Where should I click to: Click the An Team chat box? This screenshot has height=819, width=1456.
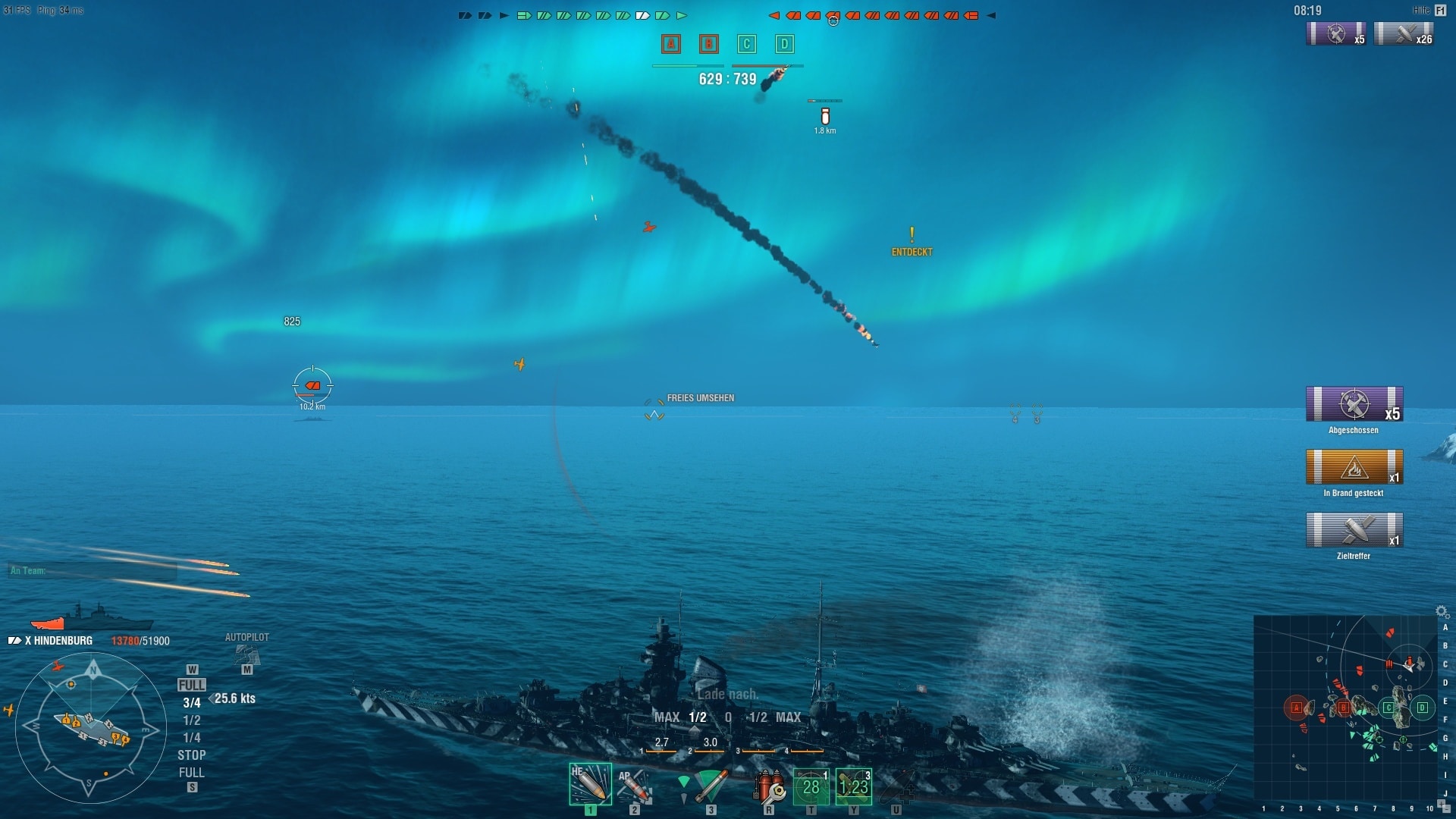point(93,571)
